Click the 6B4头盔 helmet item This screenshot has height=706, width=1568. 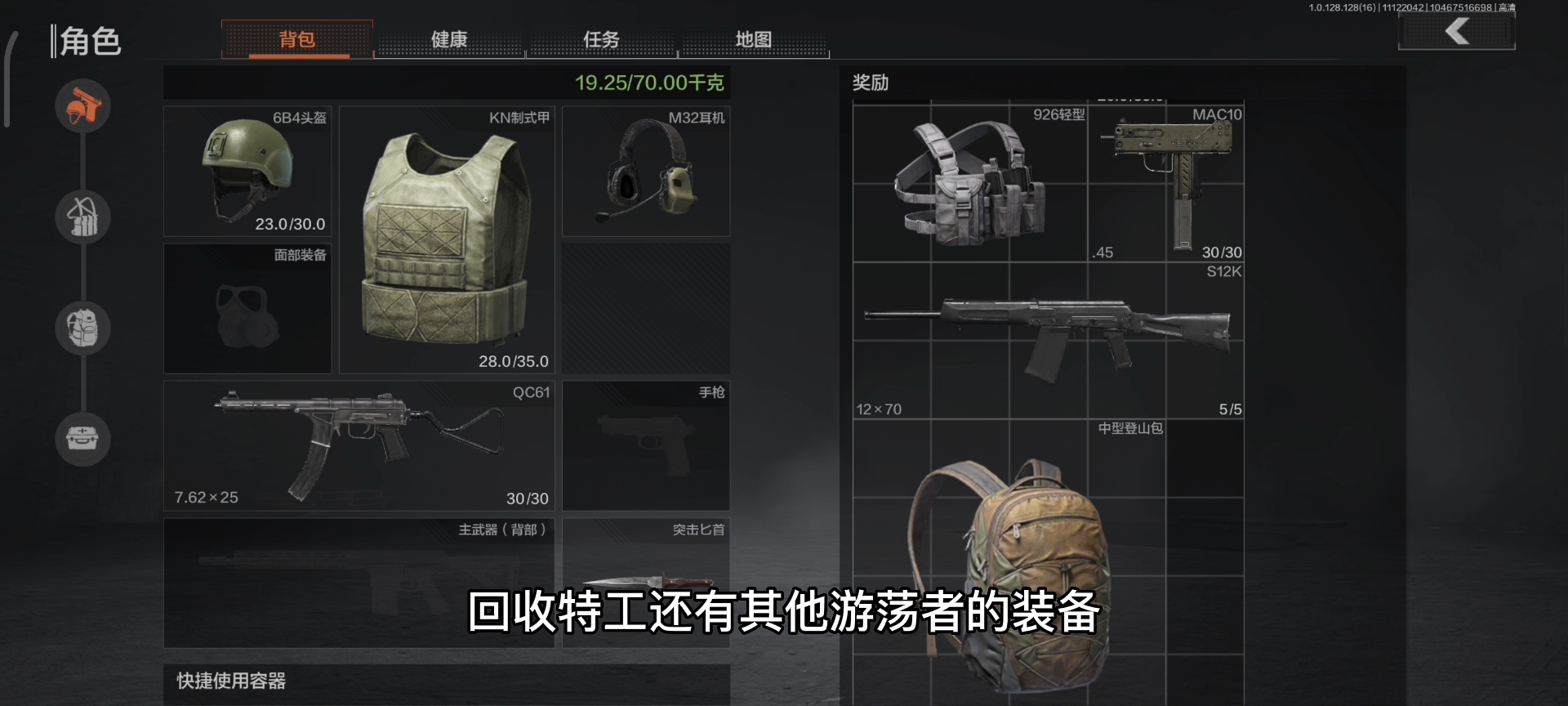click(x=247, y=172)
